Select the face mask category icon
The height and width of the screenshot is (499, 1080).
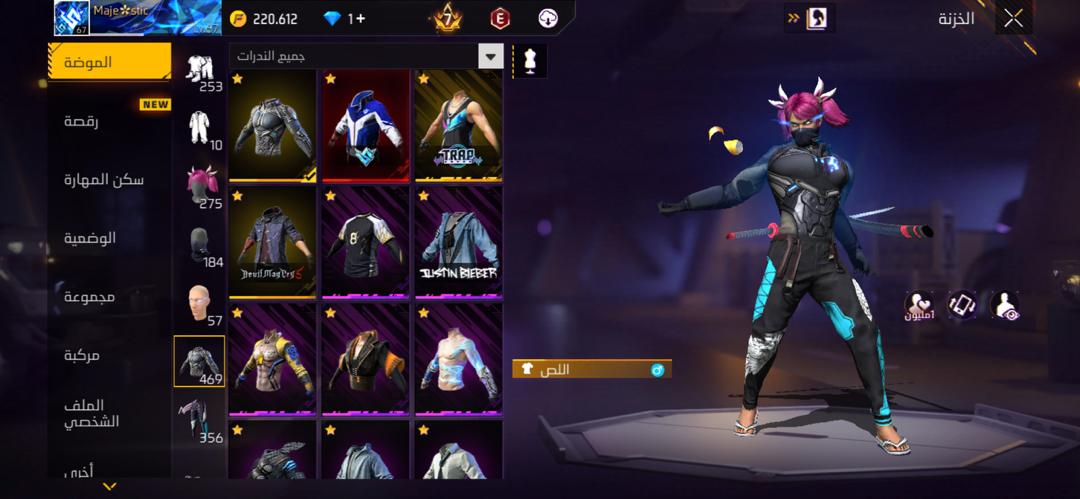point(200,244)
